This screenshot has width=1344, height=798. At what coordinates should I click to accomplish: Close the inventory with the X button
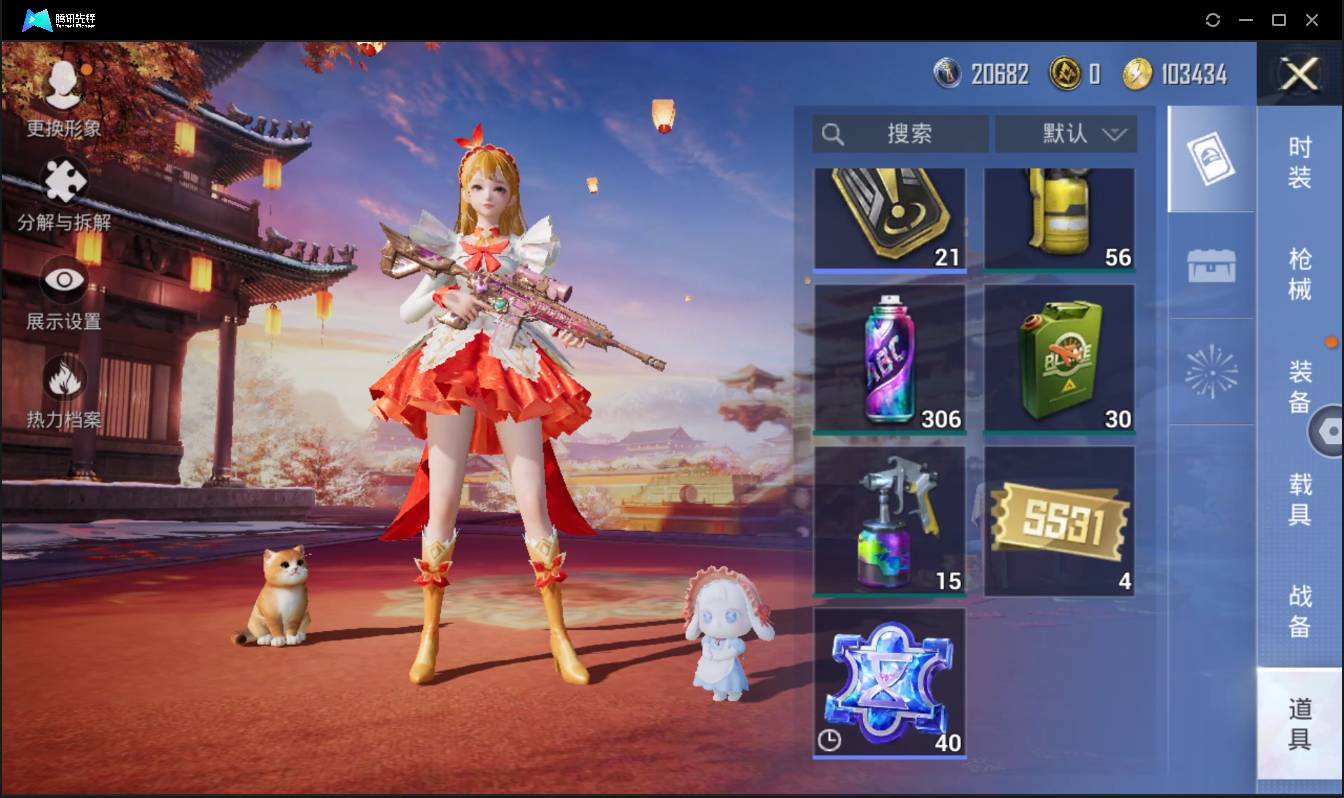(1299, 74)
